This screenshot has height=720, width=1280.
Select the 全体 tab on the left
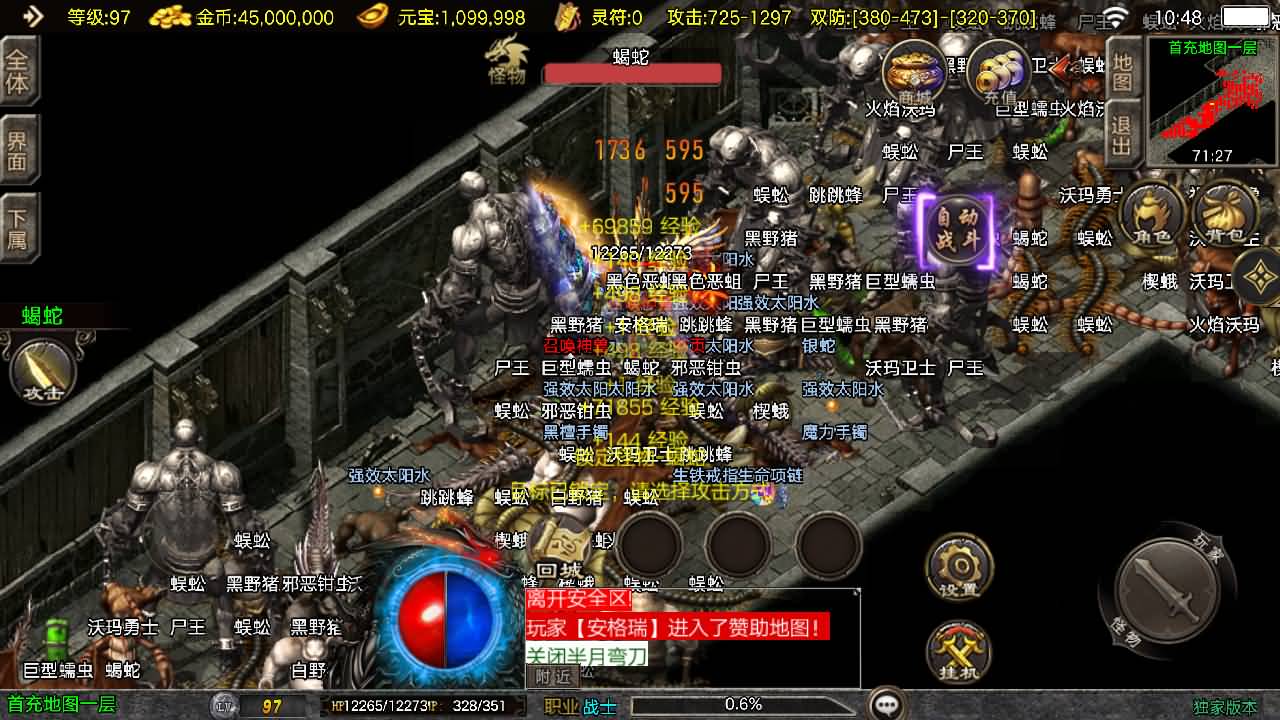pyautogui.click(x=18, y=72)
